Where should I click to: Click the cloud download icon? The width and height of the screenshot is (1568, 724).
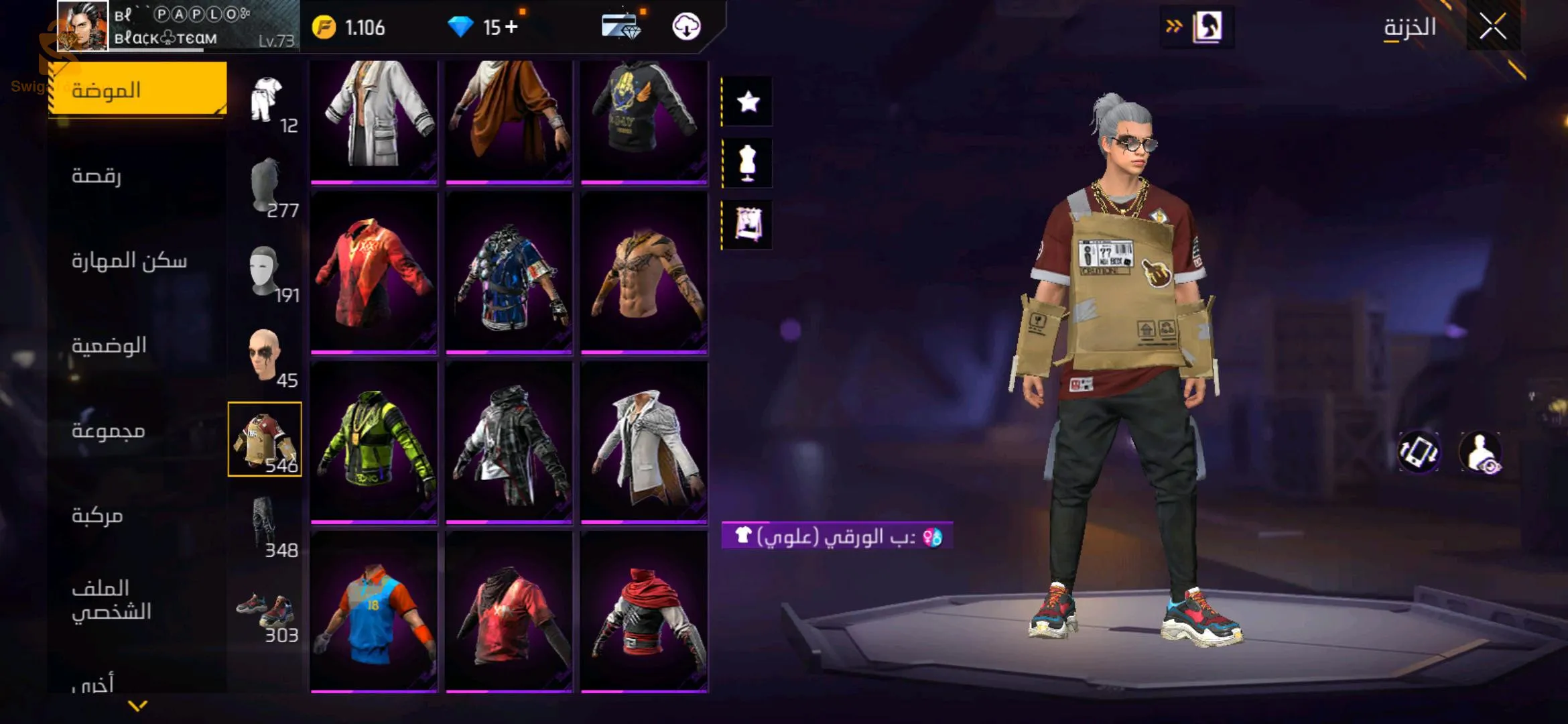(x=686, y=27)
